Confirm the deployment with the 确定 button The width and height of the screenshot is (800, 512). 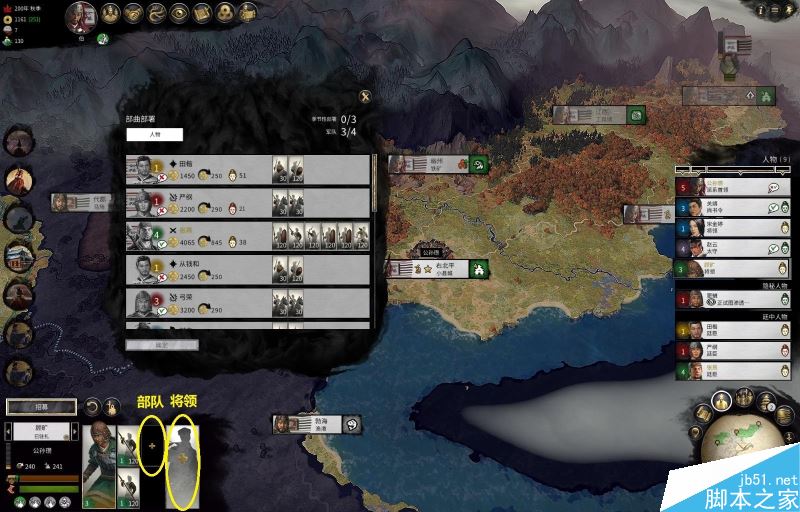point(162,345)
